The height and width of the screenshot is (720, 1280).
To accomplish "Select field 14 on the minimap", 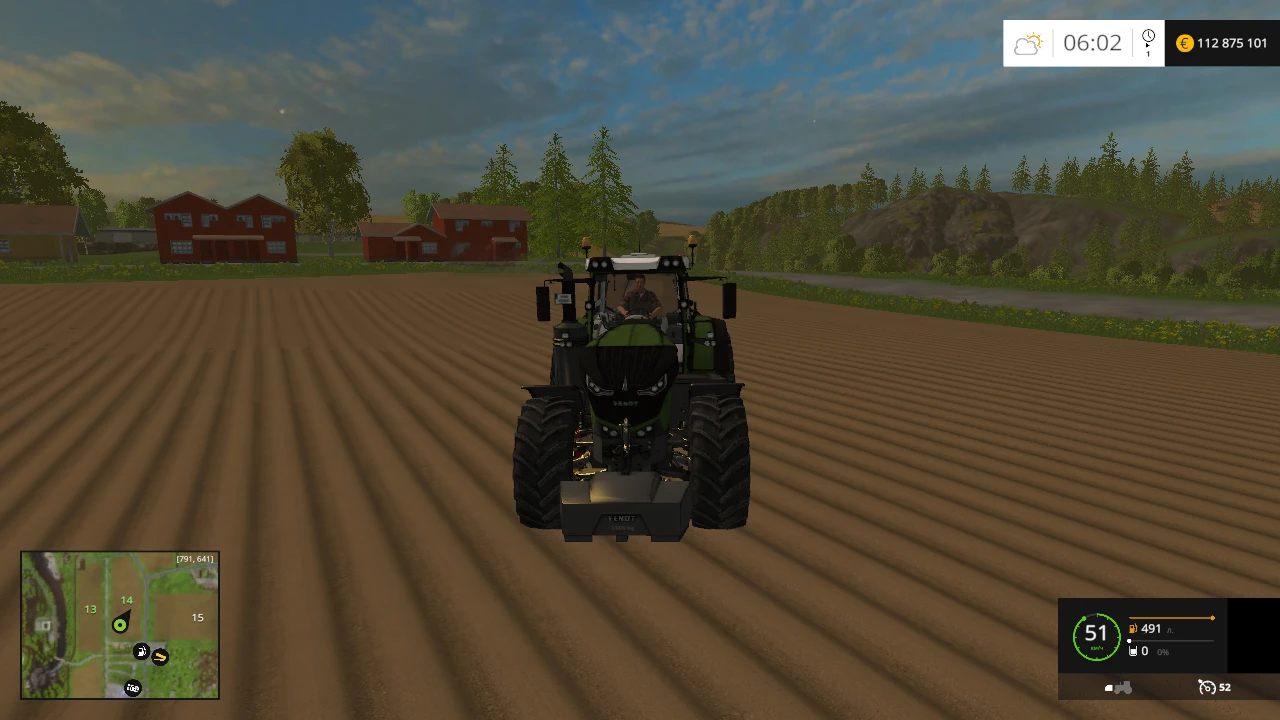I will [x=126, y=599].
